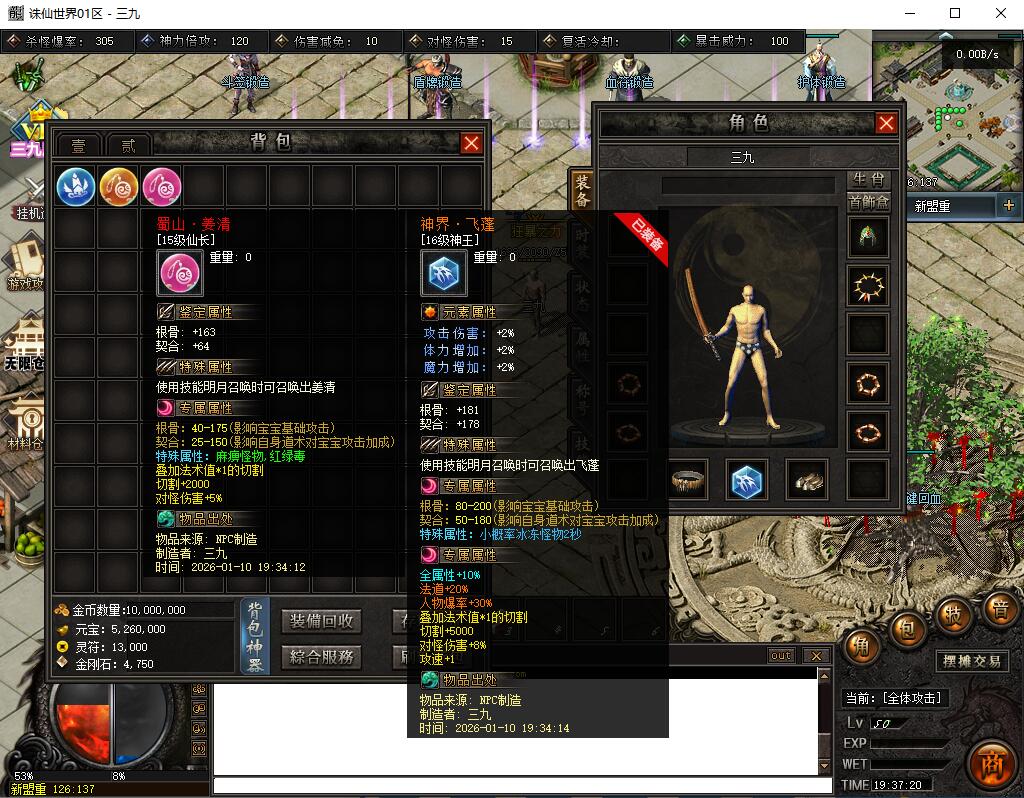Open the 装備回收 equipment recycling

tap(321, 621)
